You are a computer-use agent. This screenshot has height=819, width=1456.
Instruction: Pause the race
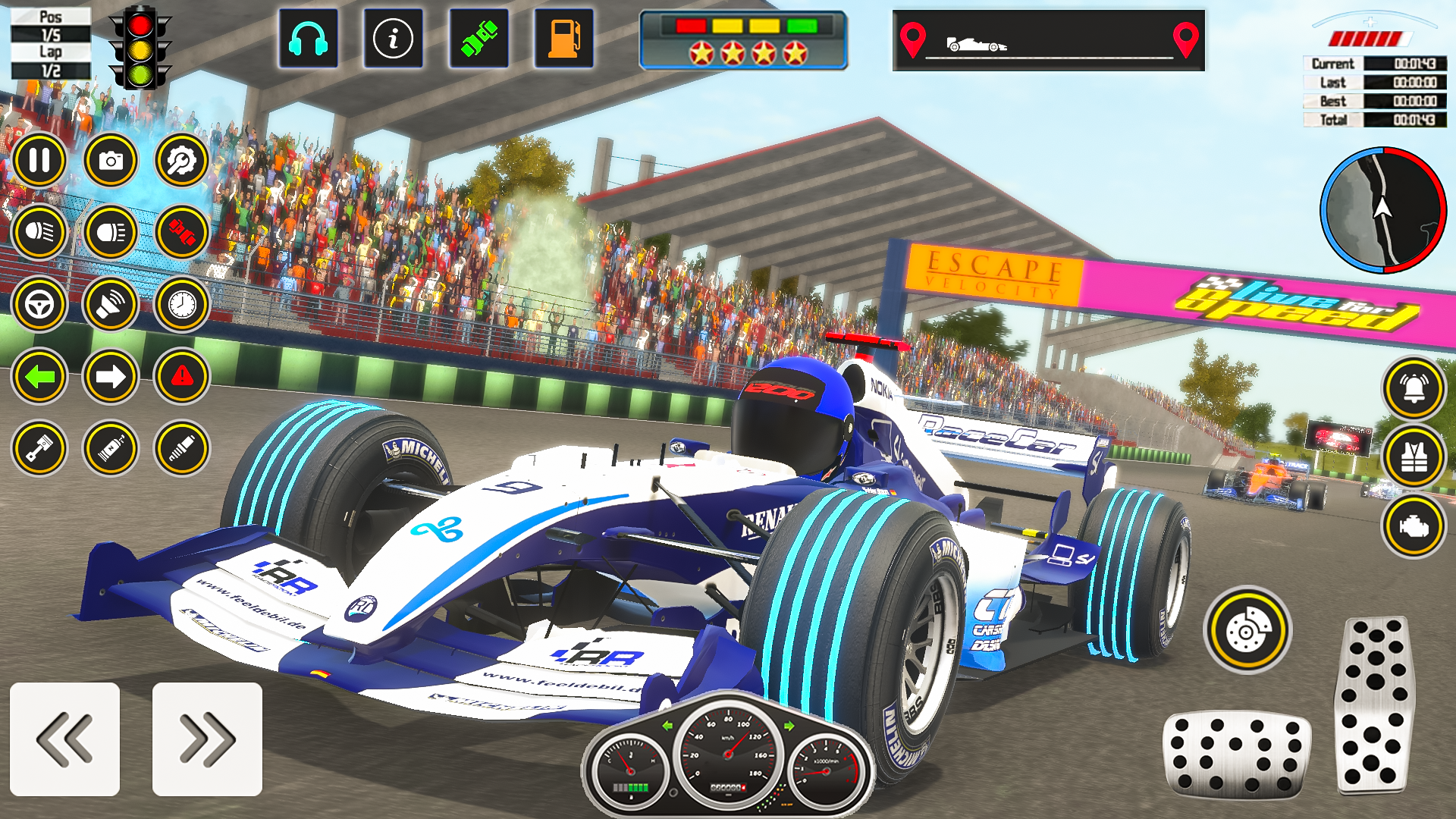42,160
